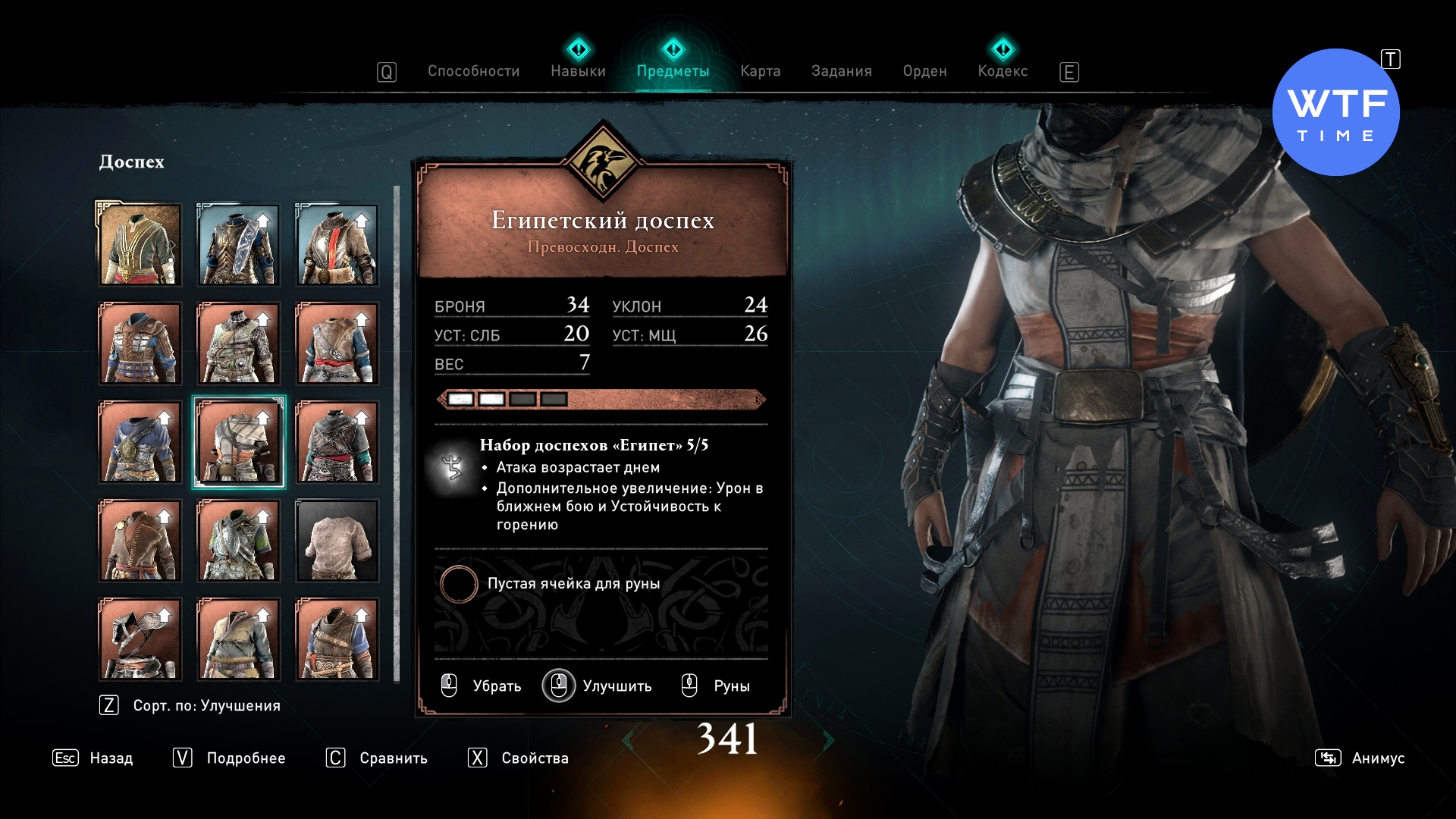
Task: Open Руны for this armor
Action: (716, 686)
